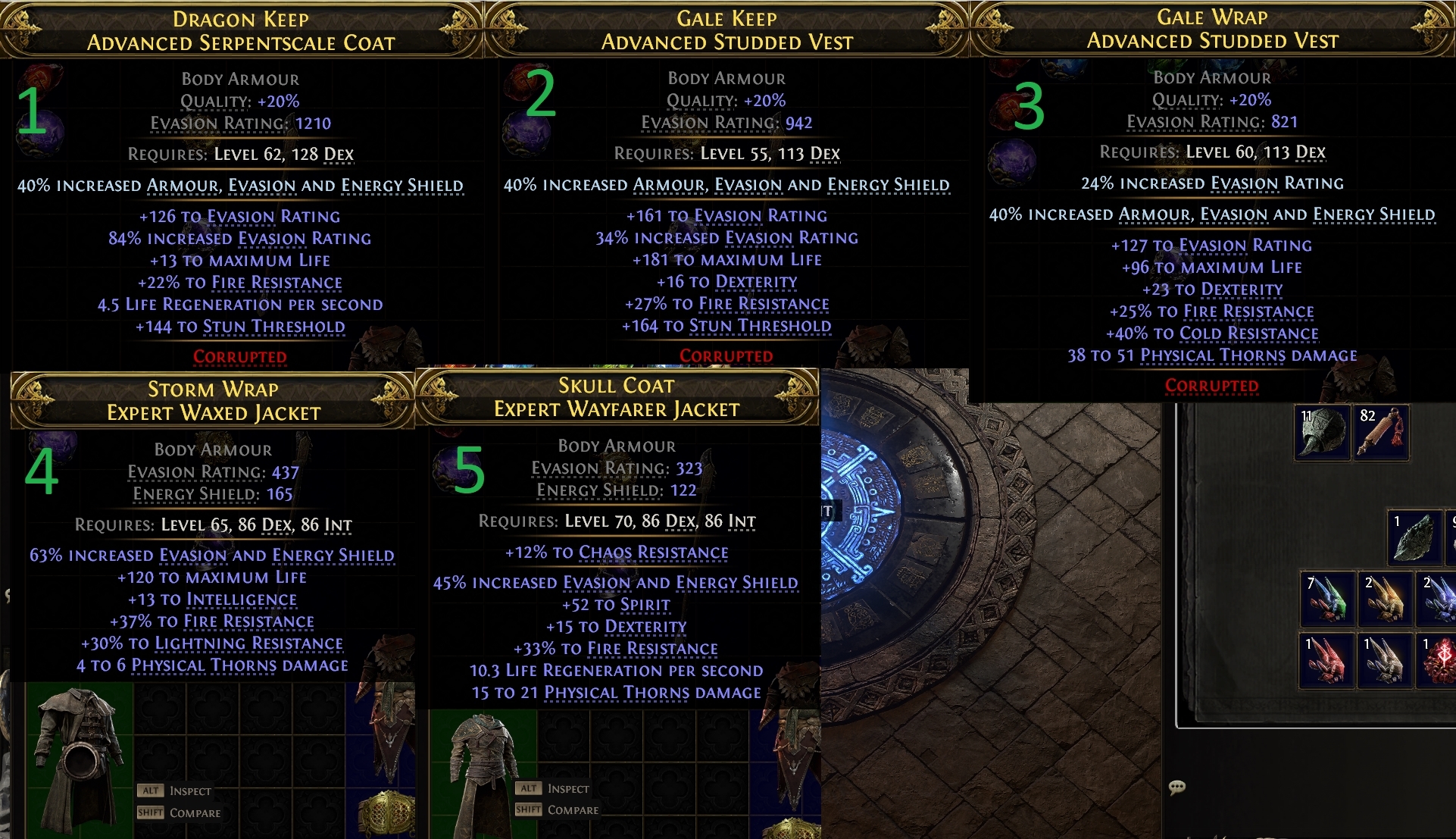Click the blue orb icon on Gale Keep tooltip
This screenshot has height=839, width=1456.
(525, 133)
